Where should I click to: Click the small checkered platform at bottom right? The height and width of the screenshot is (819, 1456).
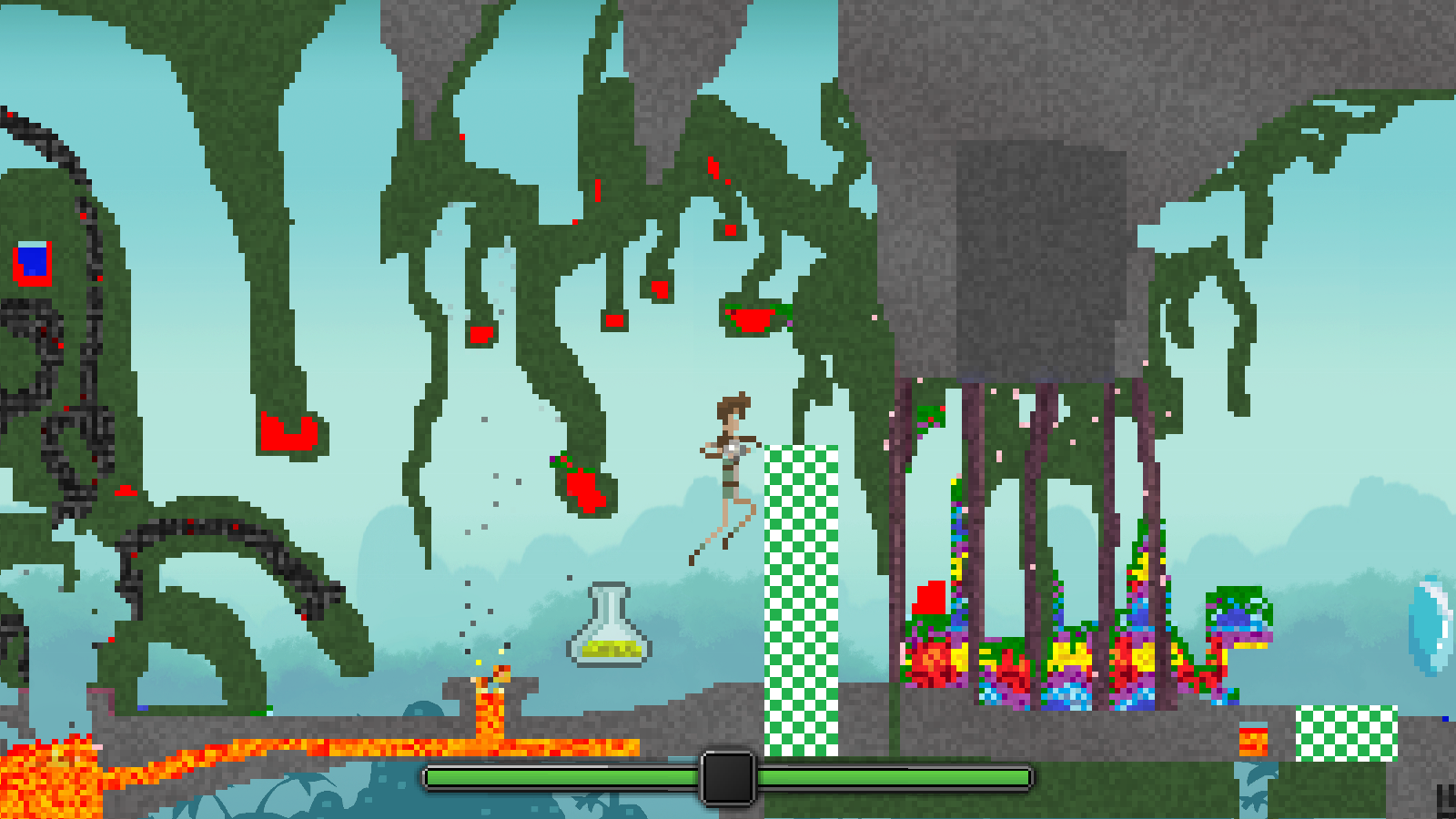[x=1345, y=733]
